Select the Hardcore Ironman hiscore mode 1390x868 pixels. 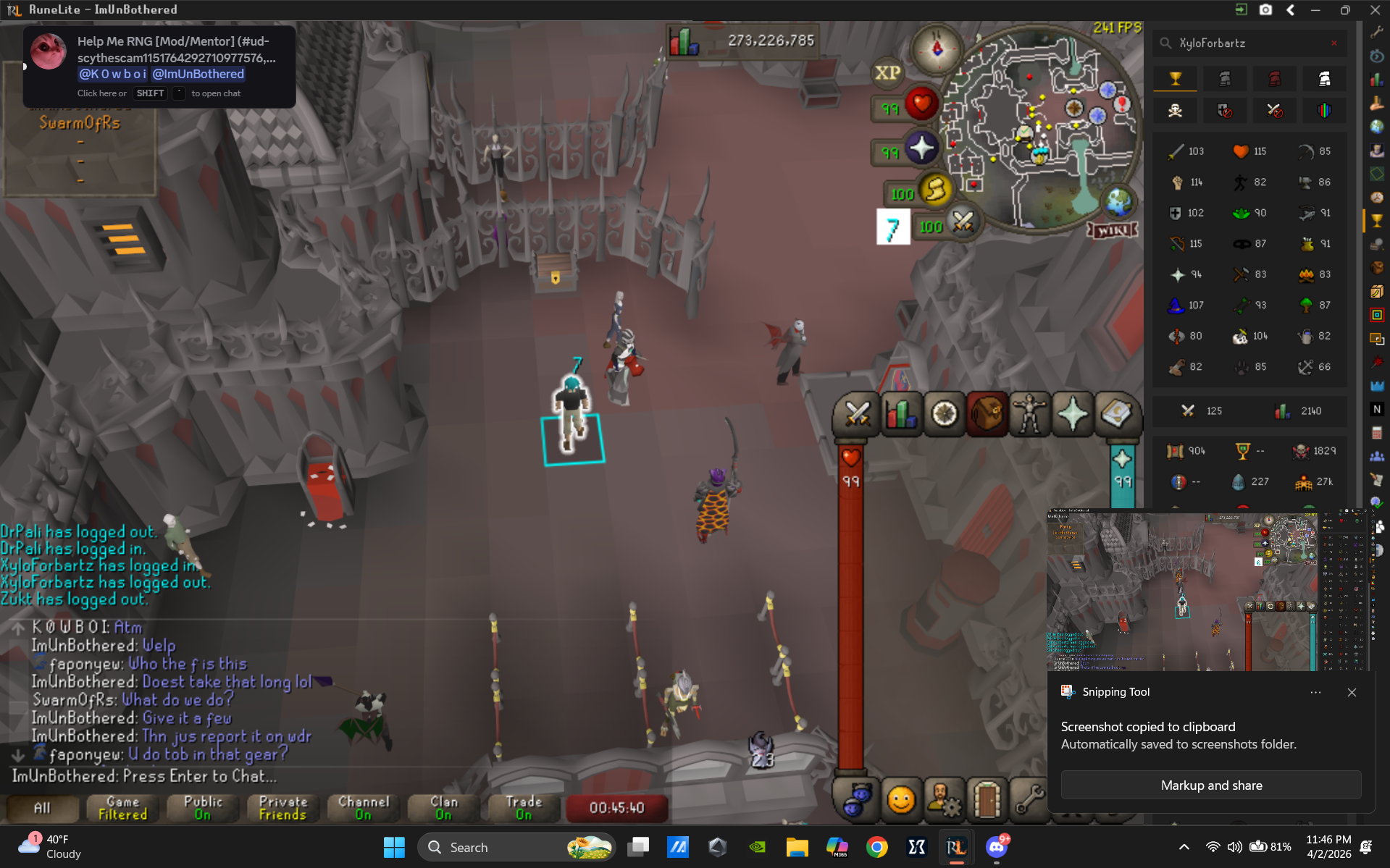(1274, 78)
